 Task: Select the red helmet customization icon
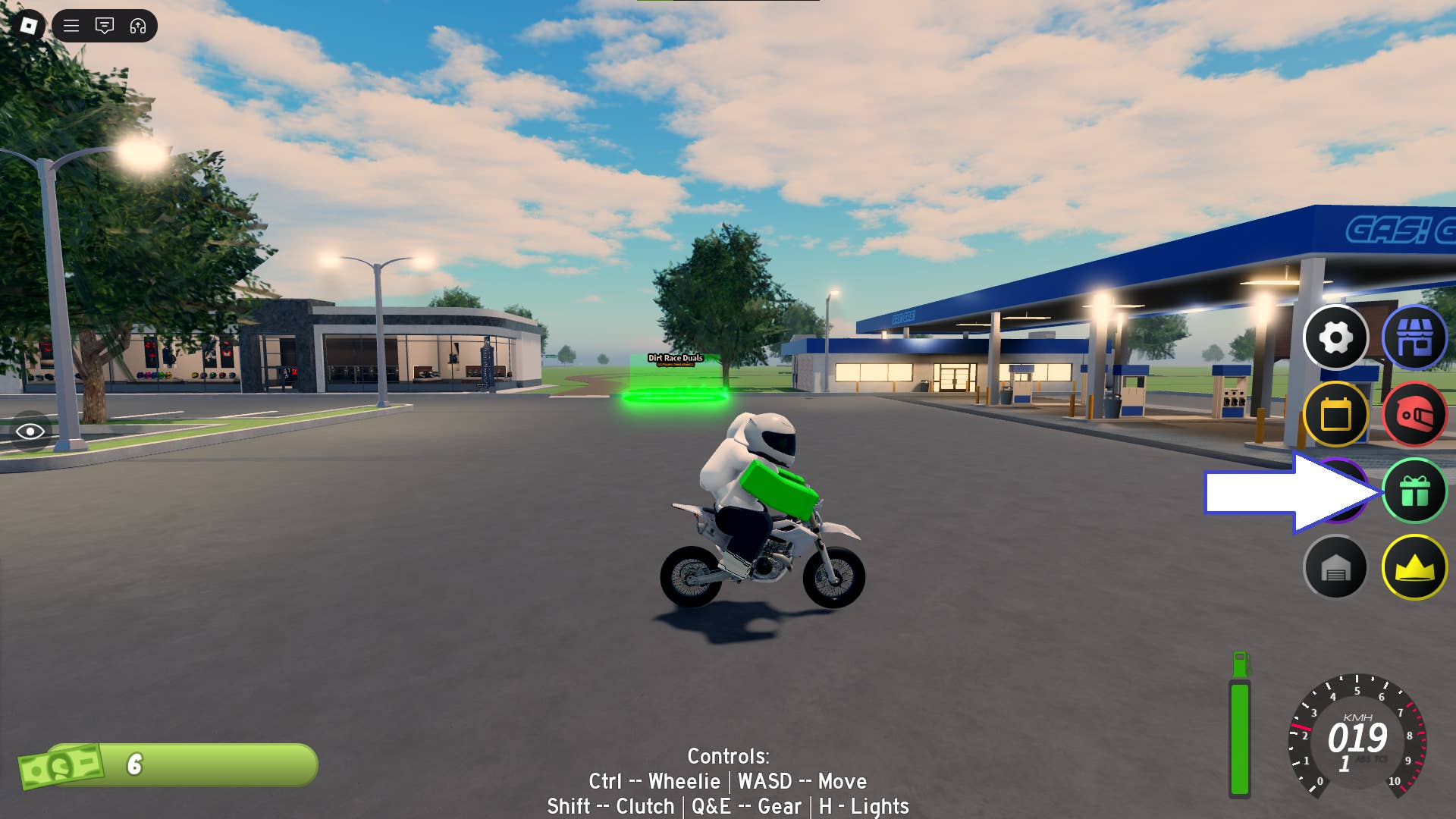click(1417, 415)
